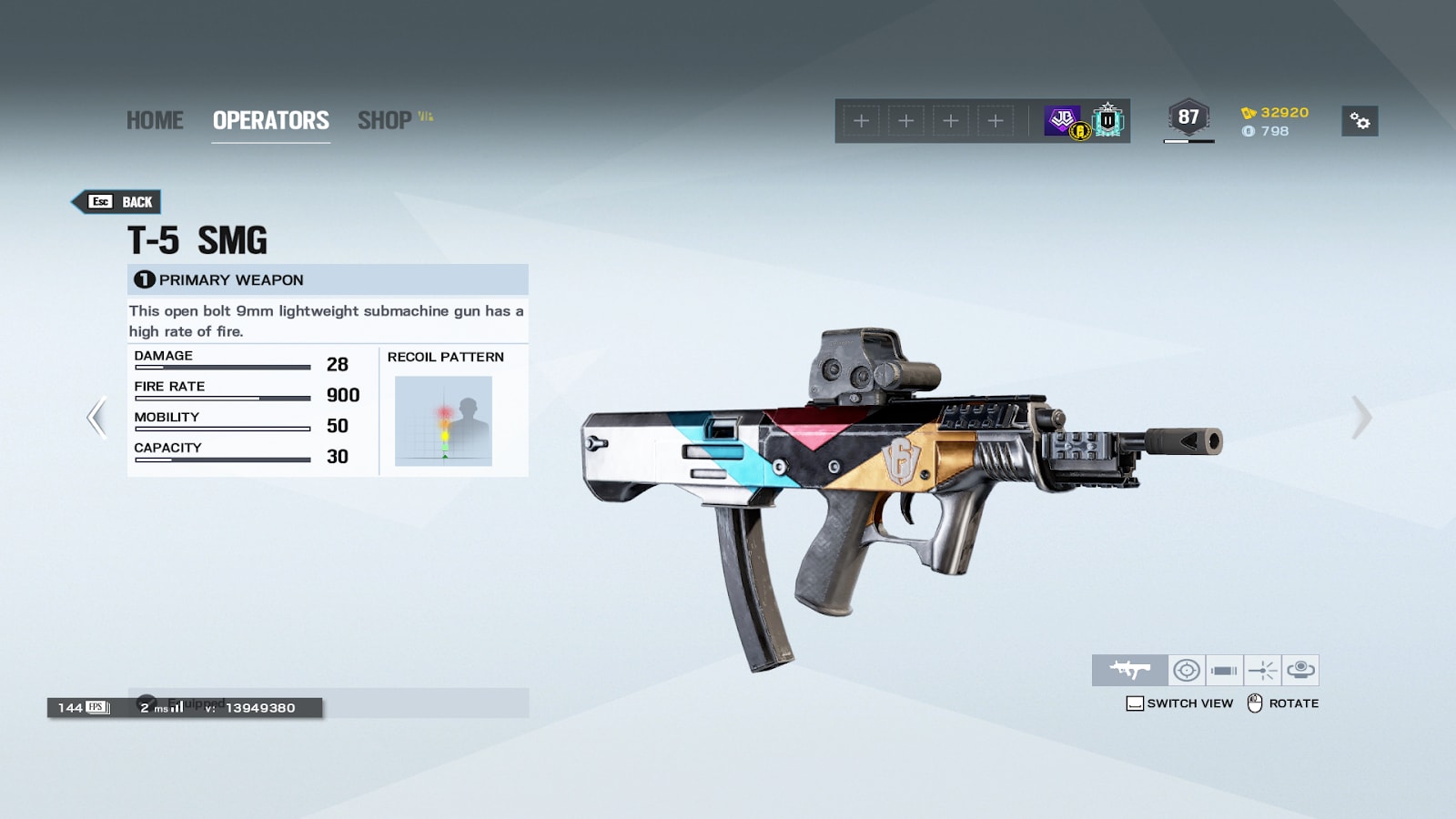This screenshot has height=819, width=1456.
Task: Click the recoil pattern thumbnail
Action: [443, 421]
